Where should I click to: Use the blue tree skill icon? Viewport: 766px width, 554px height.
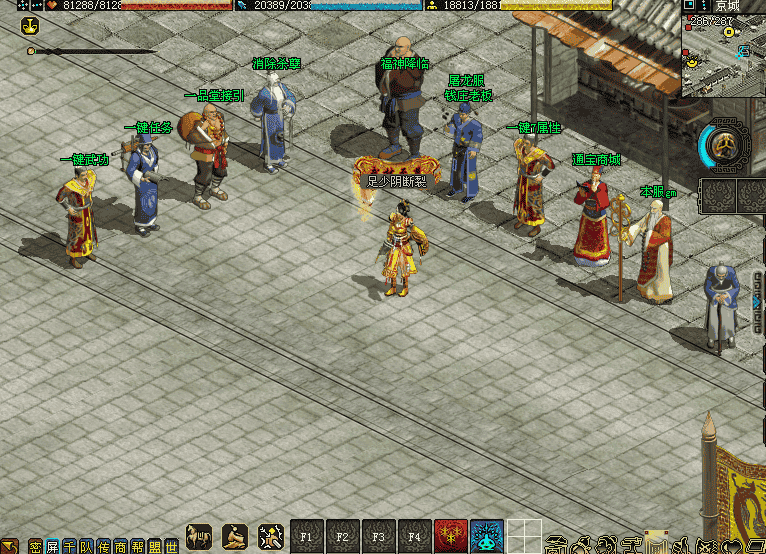point(487,537)
